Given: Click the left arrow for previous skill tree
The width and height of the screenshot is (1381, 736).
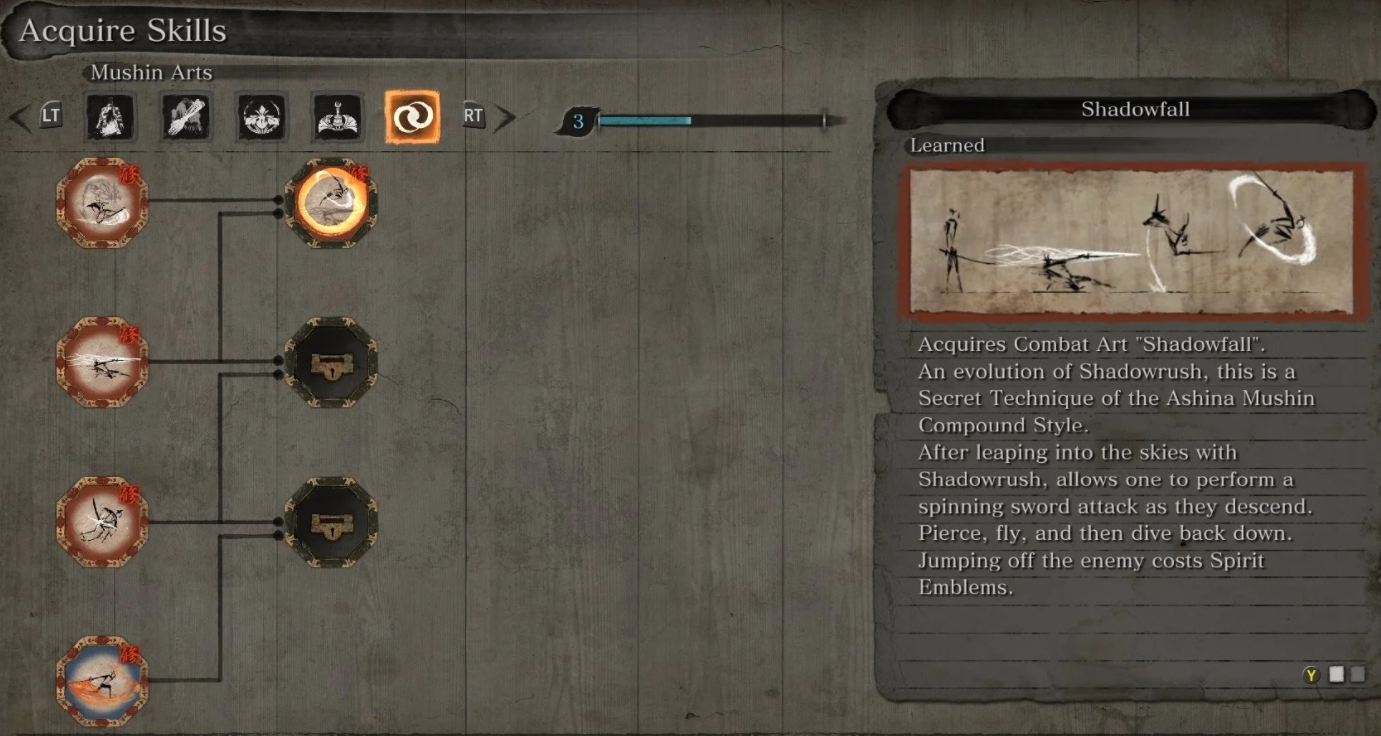Looking at the screenshot, I should (20, 118).
